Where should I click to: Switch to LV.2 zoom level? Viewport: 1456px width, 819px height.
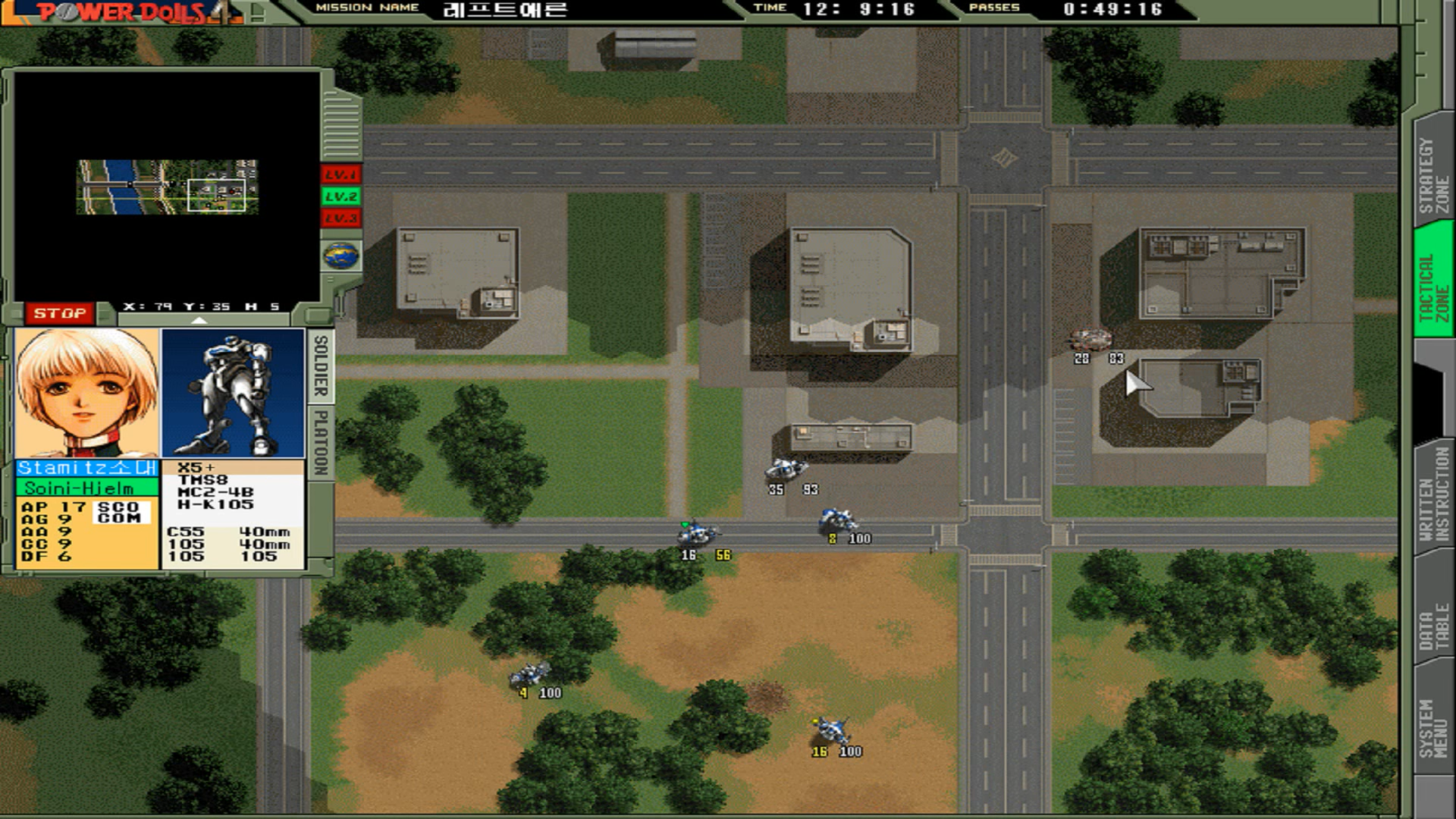(340, 197)
